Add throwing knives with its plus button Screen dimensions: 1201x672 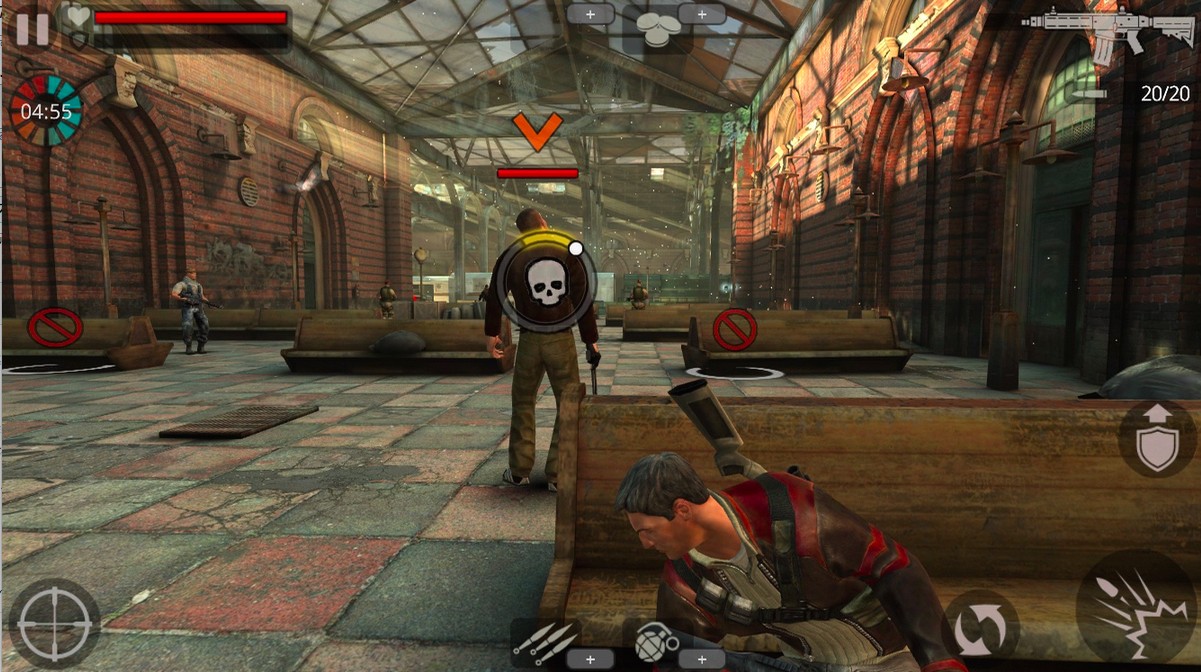(590, 659)
